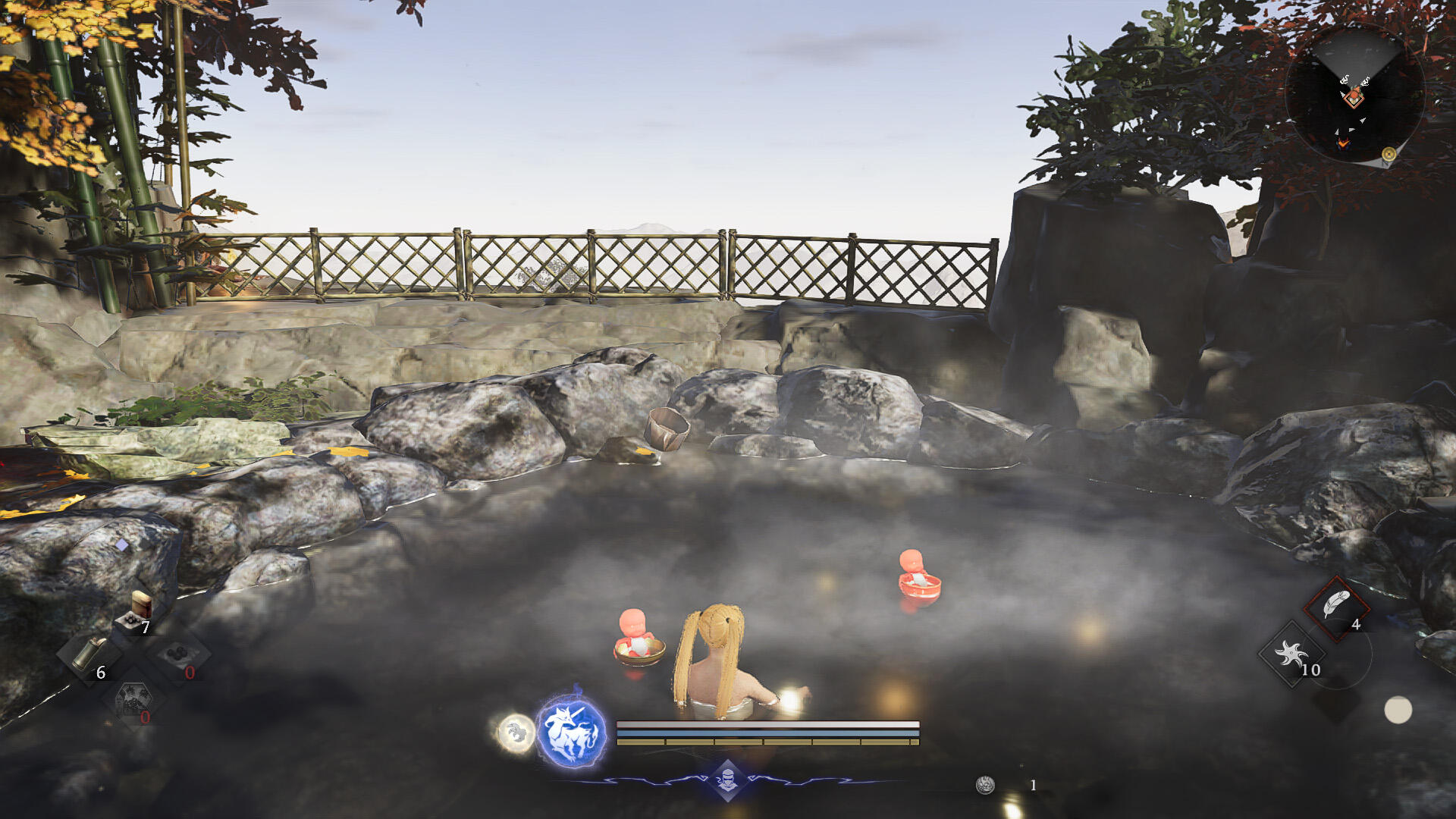The height and width of the screenshot is (819, 1456).
Task: Click the silver amrita coin icon
Action: tap(985, 785)
